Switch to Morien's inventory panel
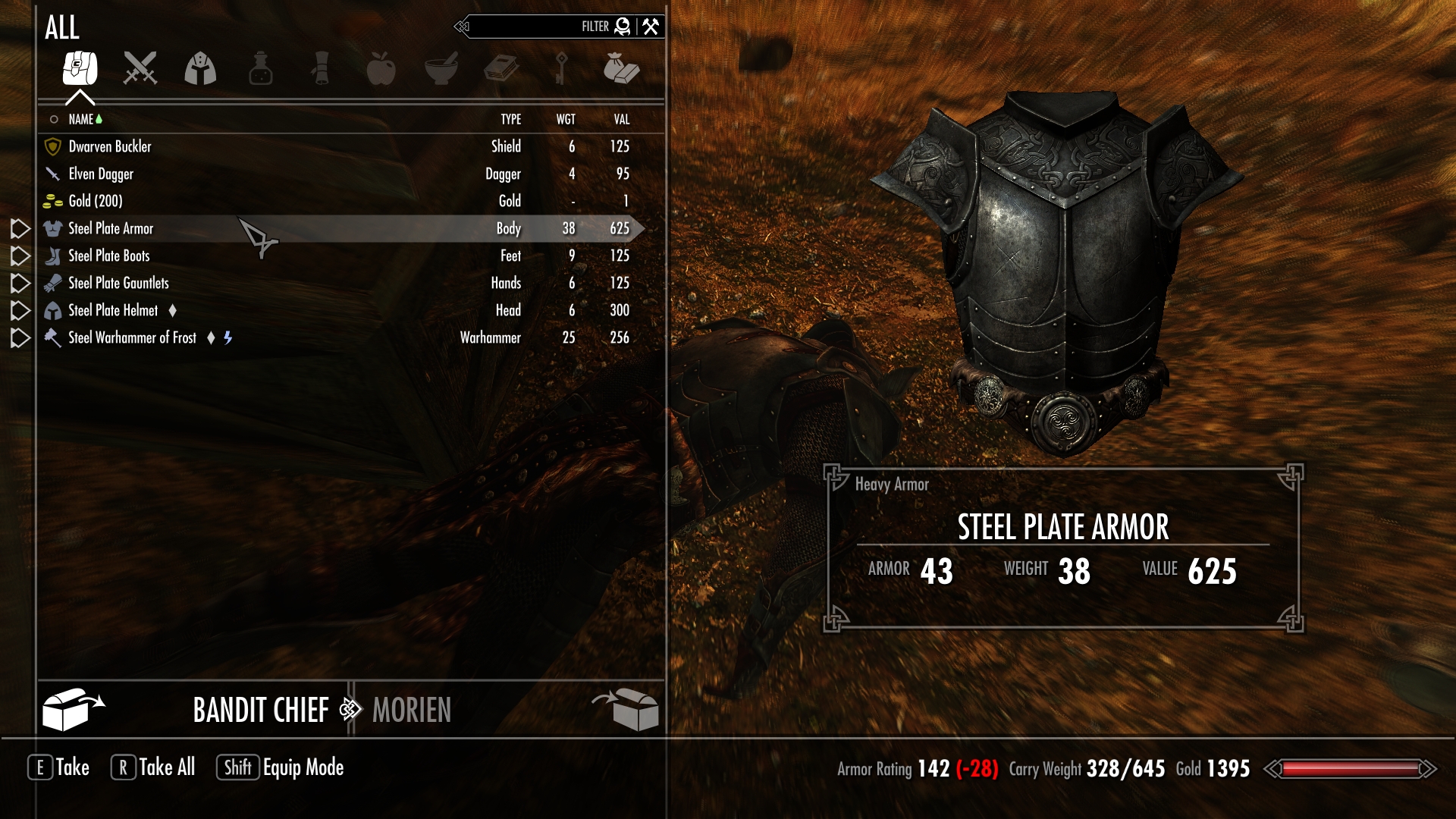 [x=412, y=711]
